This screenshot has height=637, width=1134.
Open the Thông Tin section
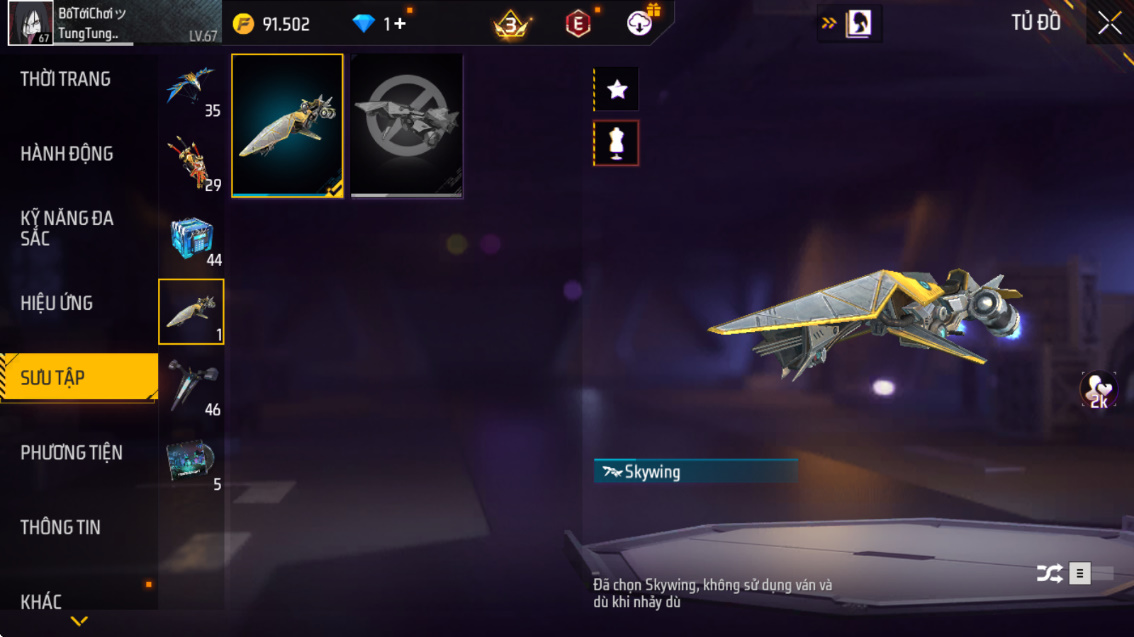point(61,527)
